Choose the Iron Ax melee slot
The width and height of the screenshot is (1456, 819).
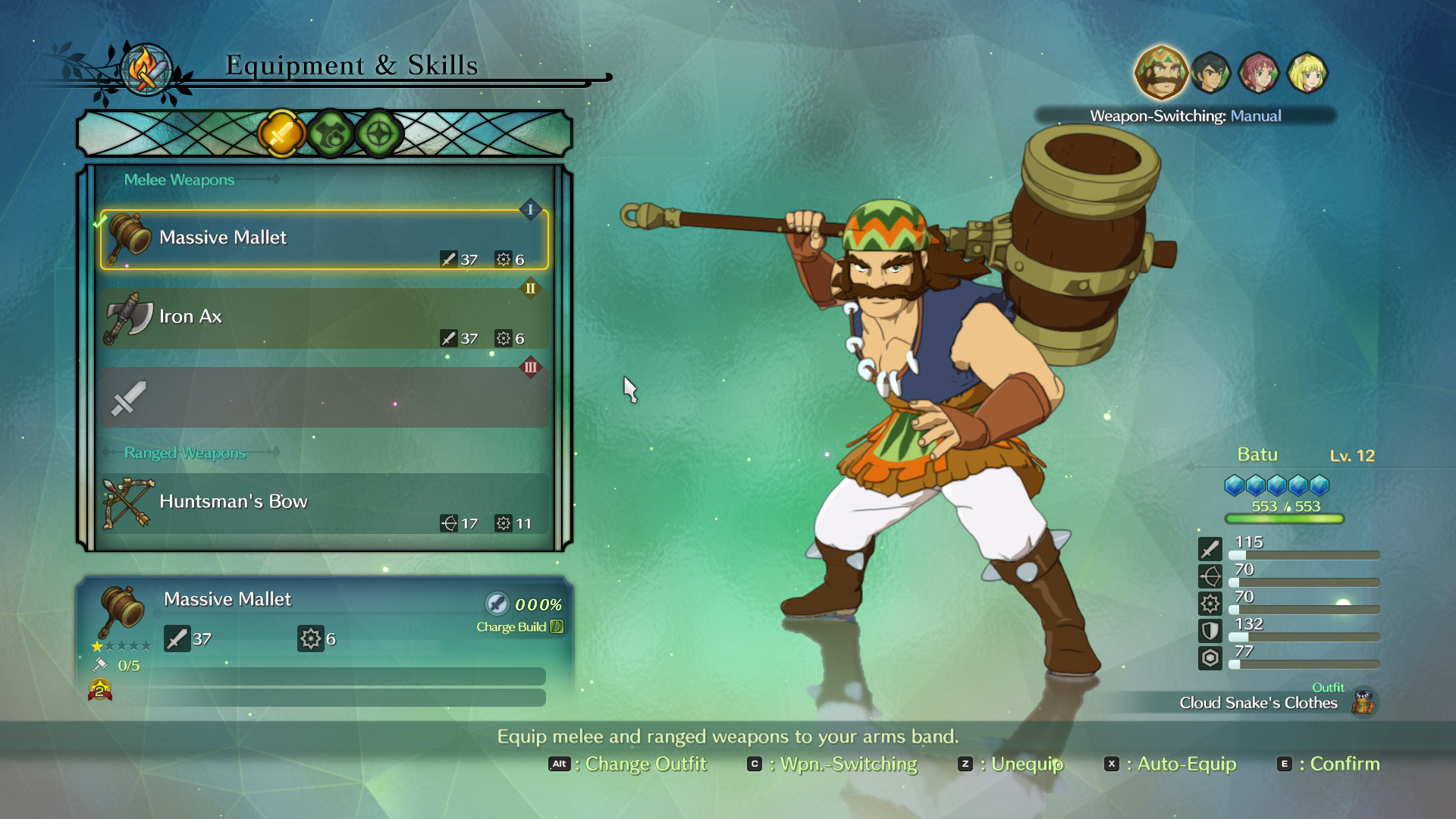tap(324, 318)
